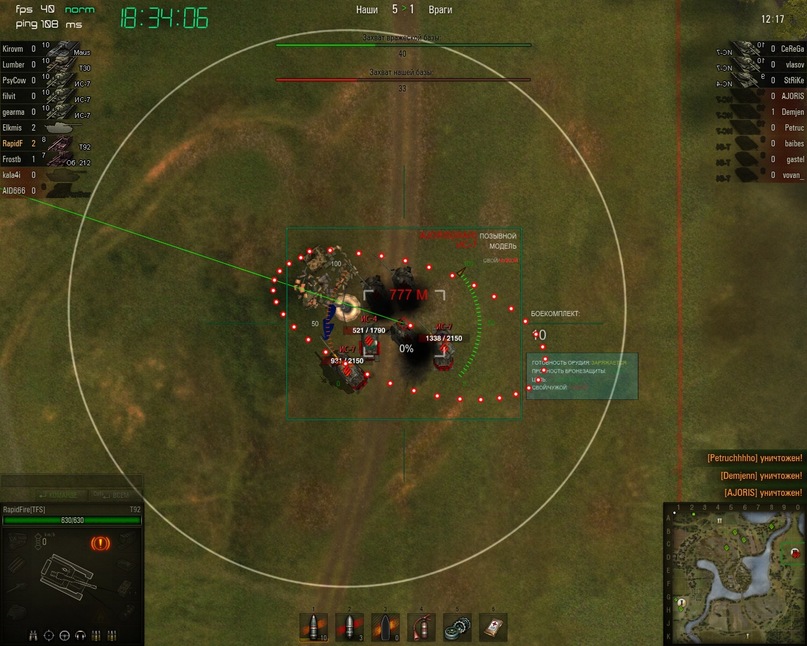Image resolution: width=807 pixels, height=646 pixels.
Task: Select the first shell with 10 rounds
Action: (x=313, y=627)
